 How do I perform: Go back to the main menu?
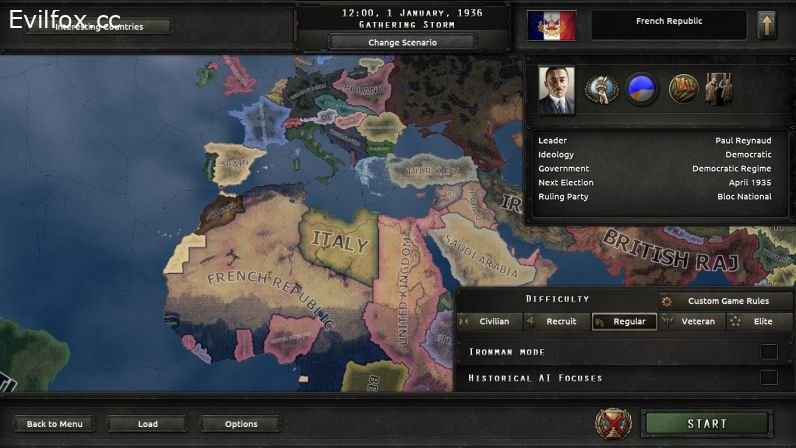(55, 424)
